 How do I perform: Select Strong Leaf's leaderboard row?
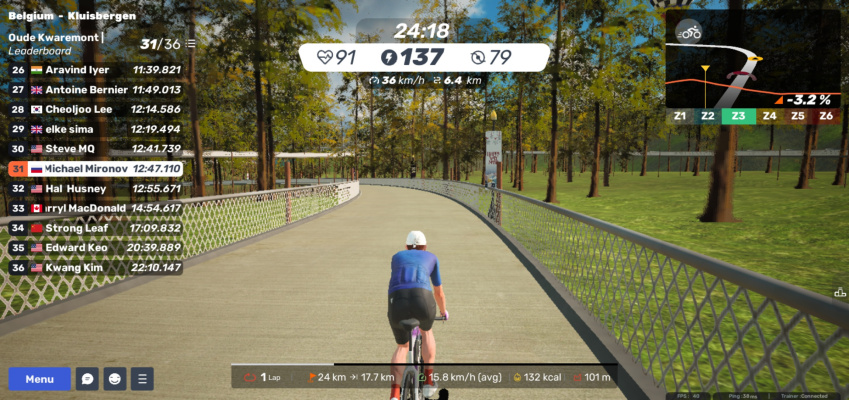coord(97,228)
